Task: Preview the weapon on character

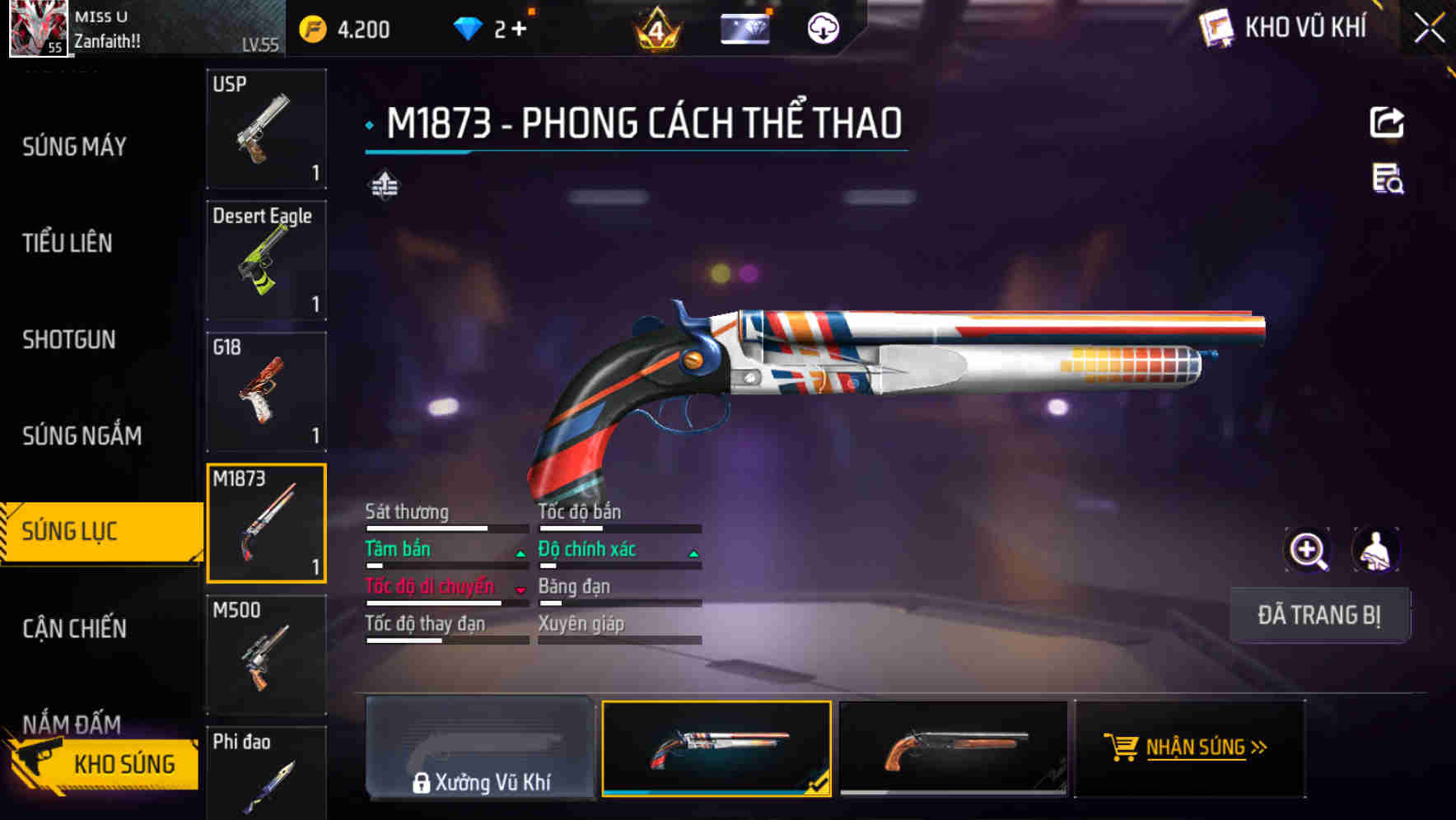Action: pyautogui.click(x=1375, y=550)
